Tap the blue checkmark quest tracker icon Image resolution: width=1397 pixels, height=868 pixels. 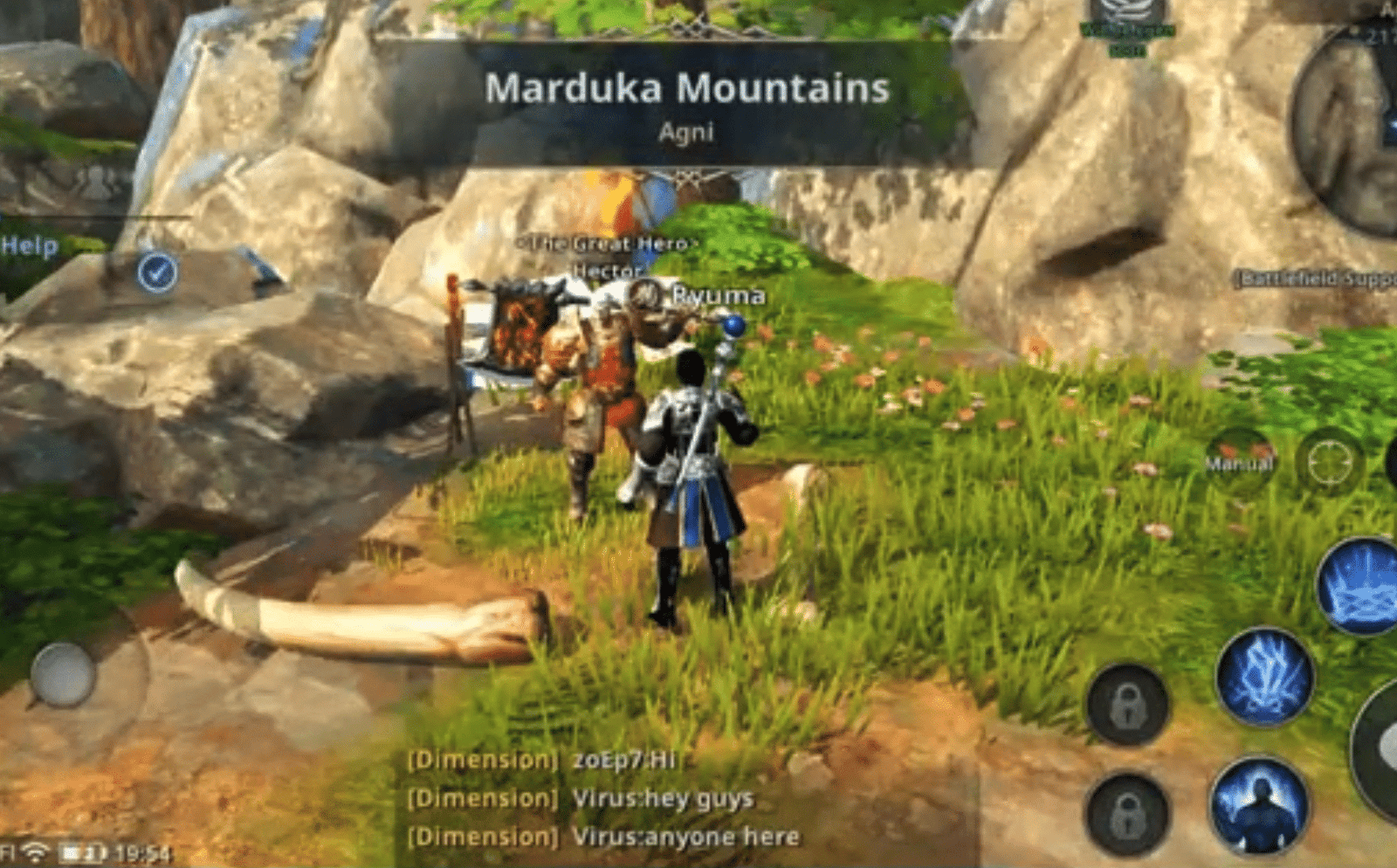tap(154, 275)
